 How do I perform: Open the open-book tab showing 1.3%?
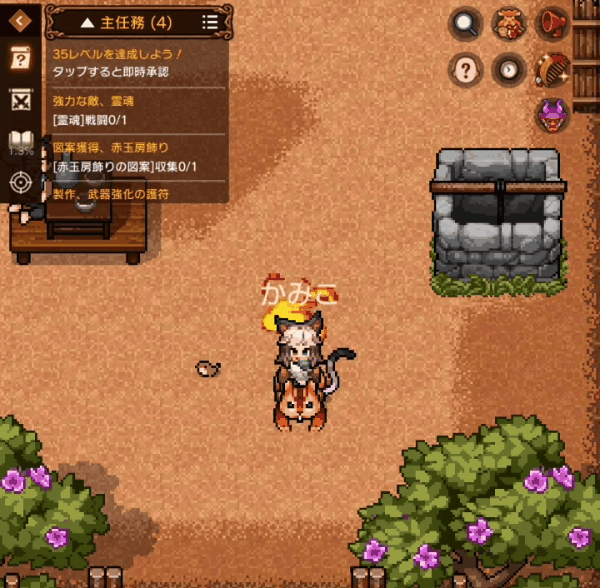[19, 142]
